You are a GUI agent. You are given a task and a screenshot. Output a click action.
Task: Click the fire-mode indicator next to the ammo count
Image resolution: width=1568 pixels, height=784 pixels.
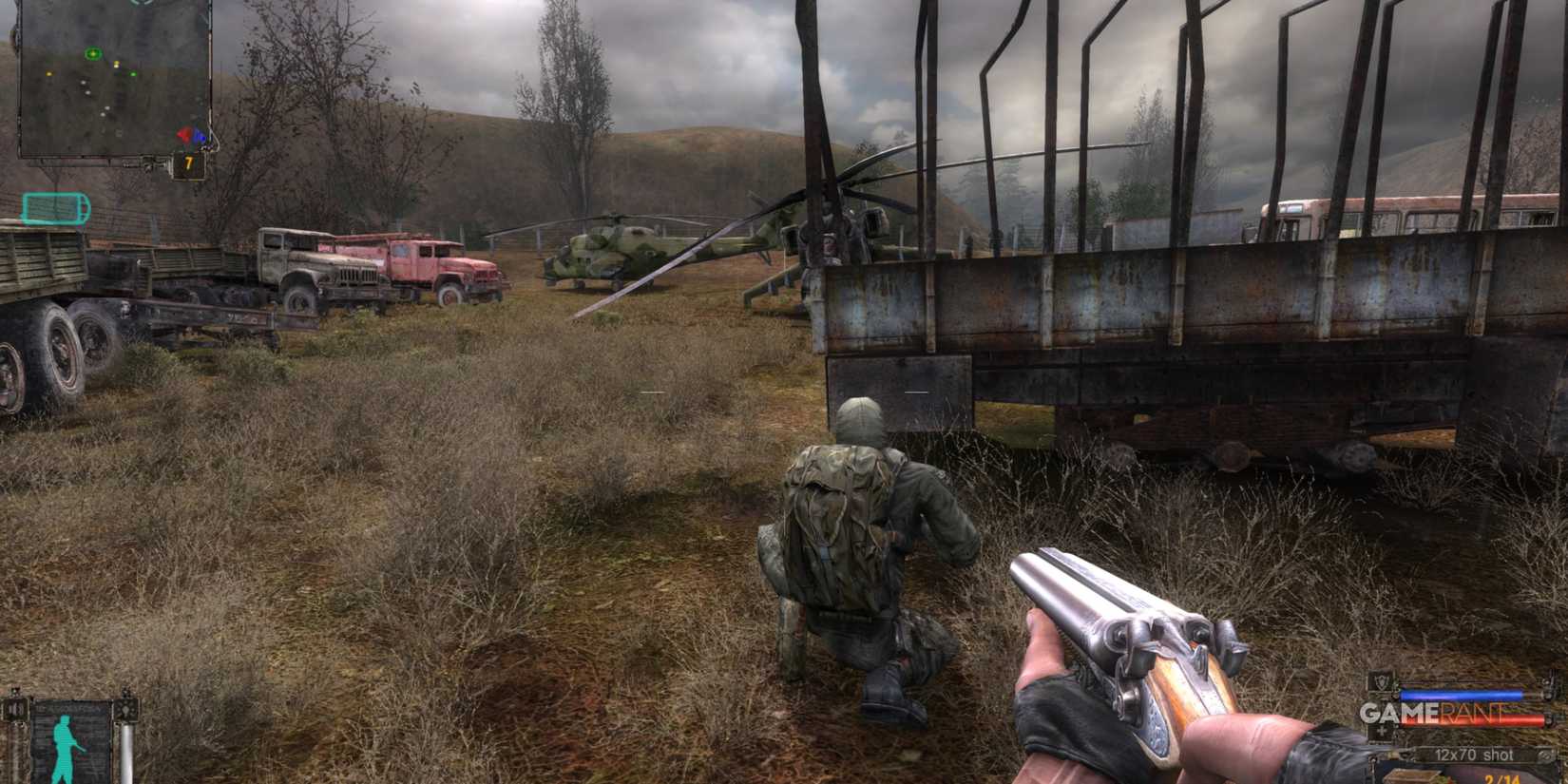pyautogui.click(x=1546, y=755)
